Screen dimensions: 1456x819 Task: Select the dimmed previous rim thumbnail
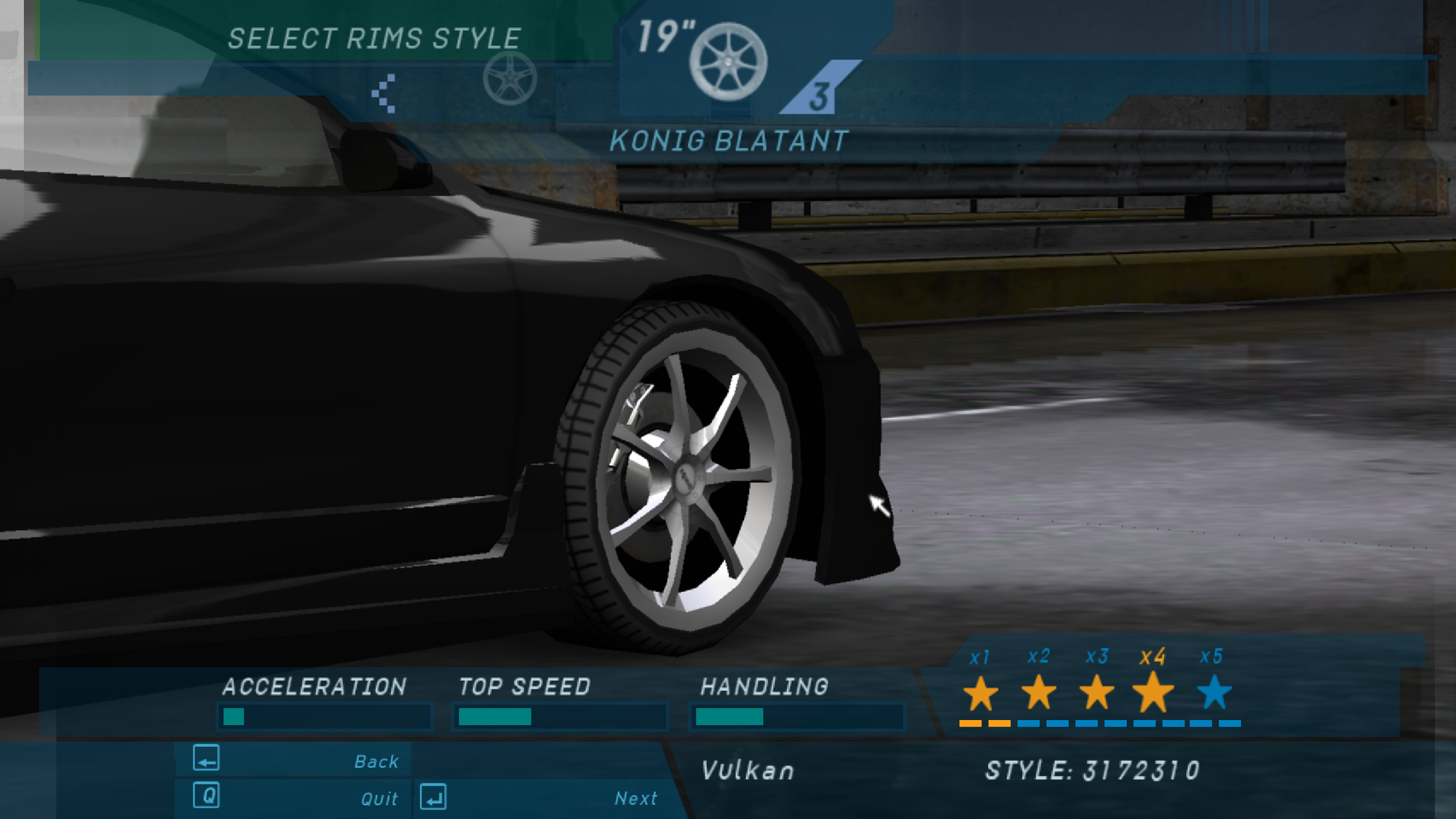click(x=510, y=79)
